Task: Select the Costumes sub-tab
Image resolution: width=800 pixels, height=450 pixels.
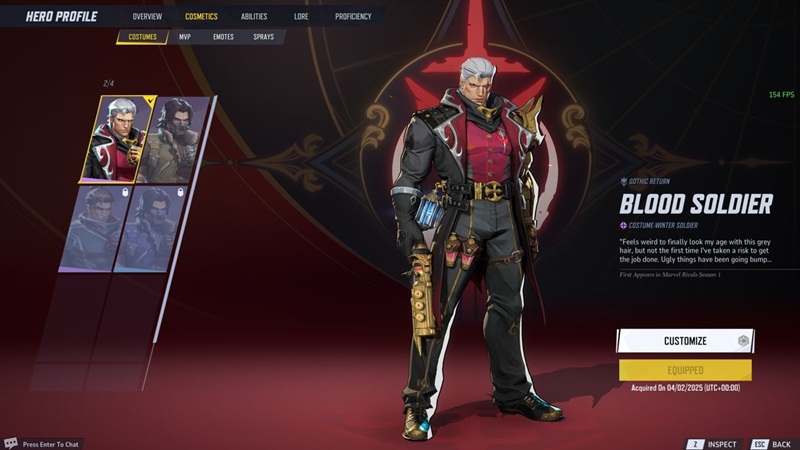Action: pyautogui.click(x=143, y=37)
